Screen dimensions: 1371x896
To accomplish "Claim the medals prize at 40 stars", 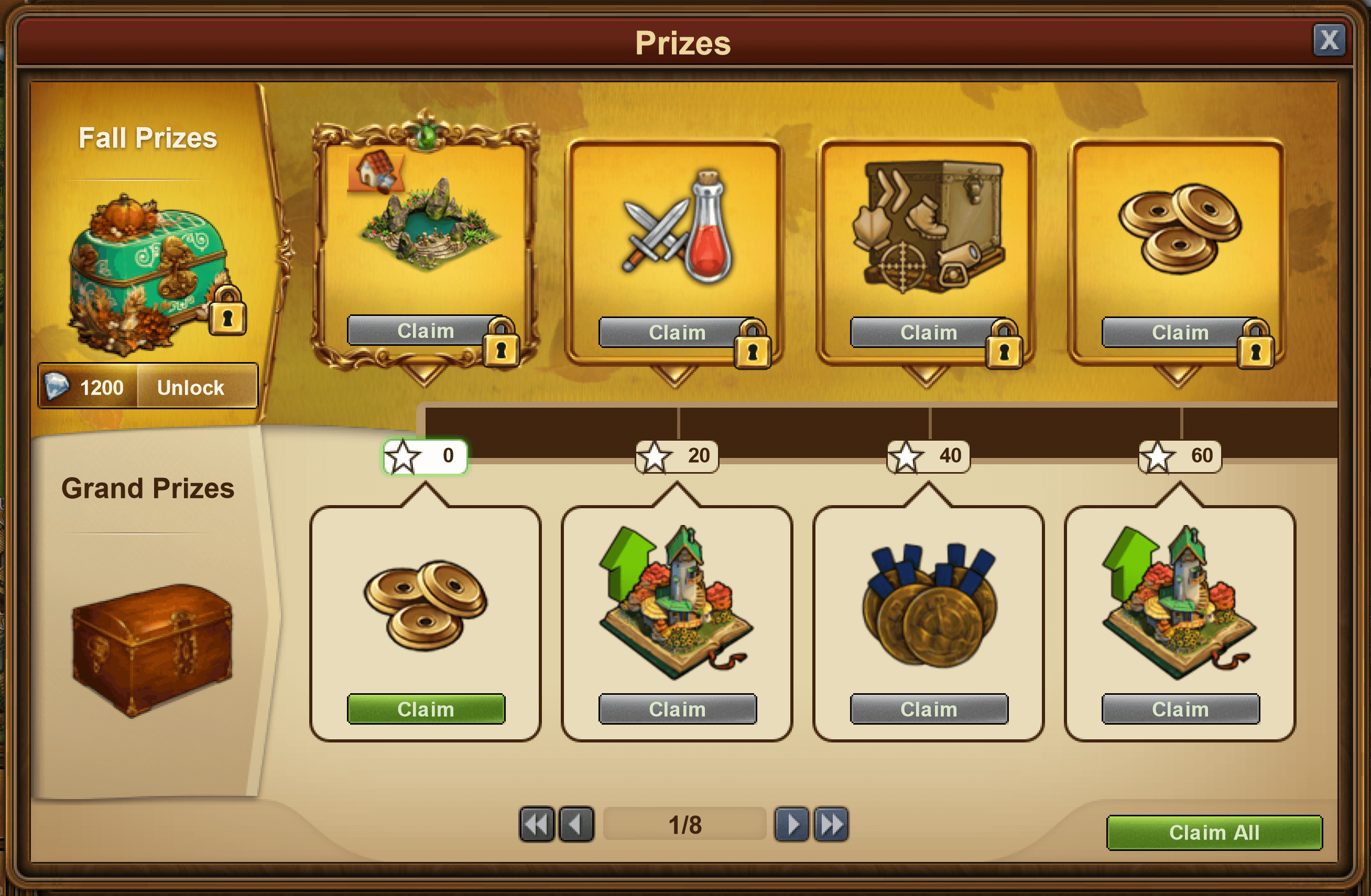I will tap(929, 709).
